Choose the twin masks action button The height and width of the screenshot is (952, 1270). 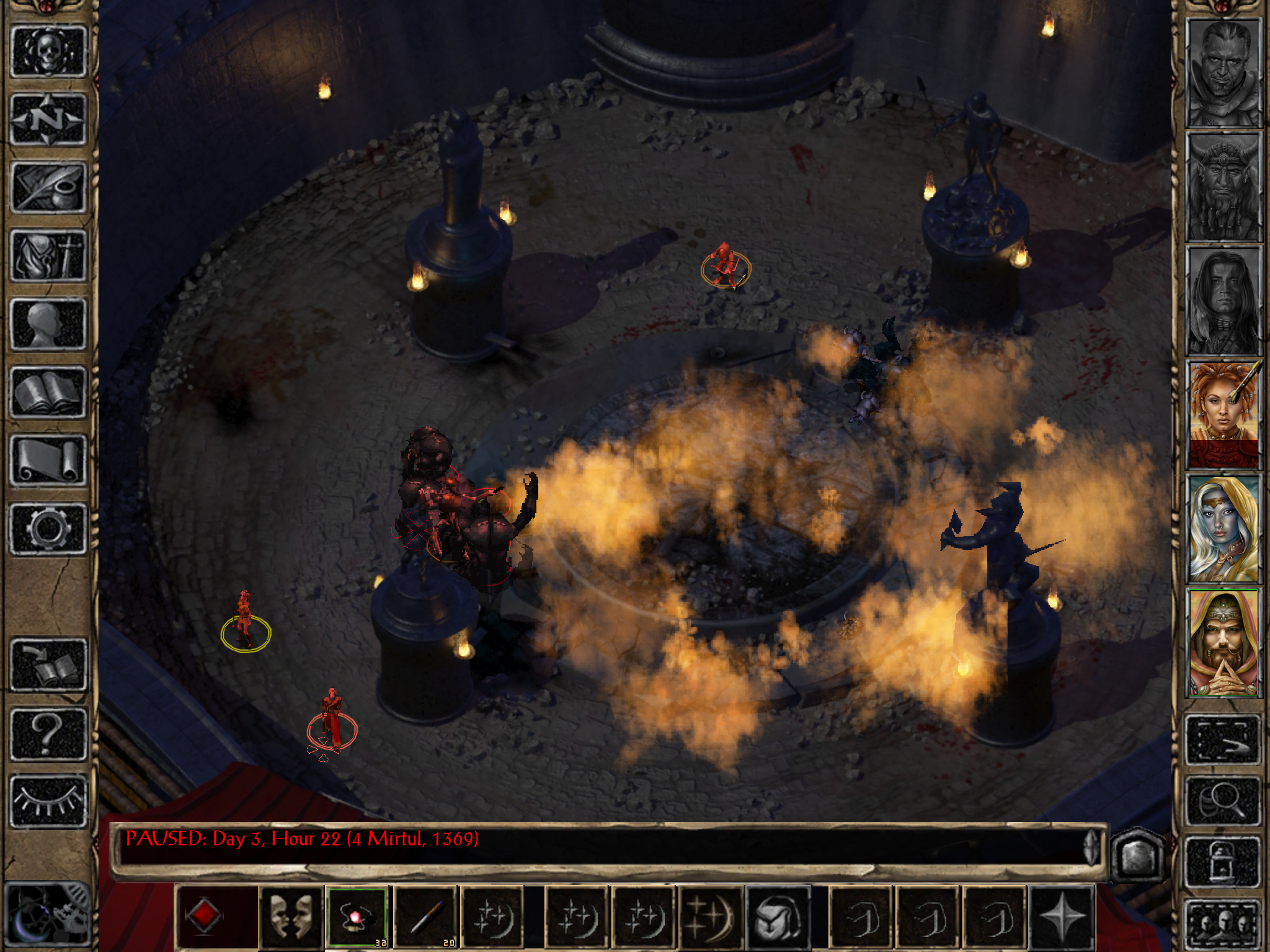click(x=291, y=917)
